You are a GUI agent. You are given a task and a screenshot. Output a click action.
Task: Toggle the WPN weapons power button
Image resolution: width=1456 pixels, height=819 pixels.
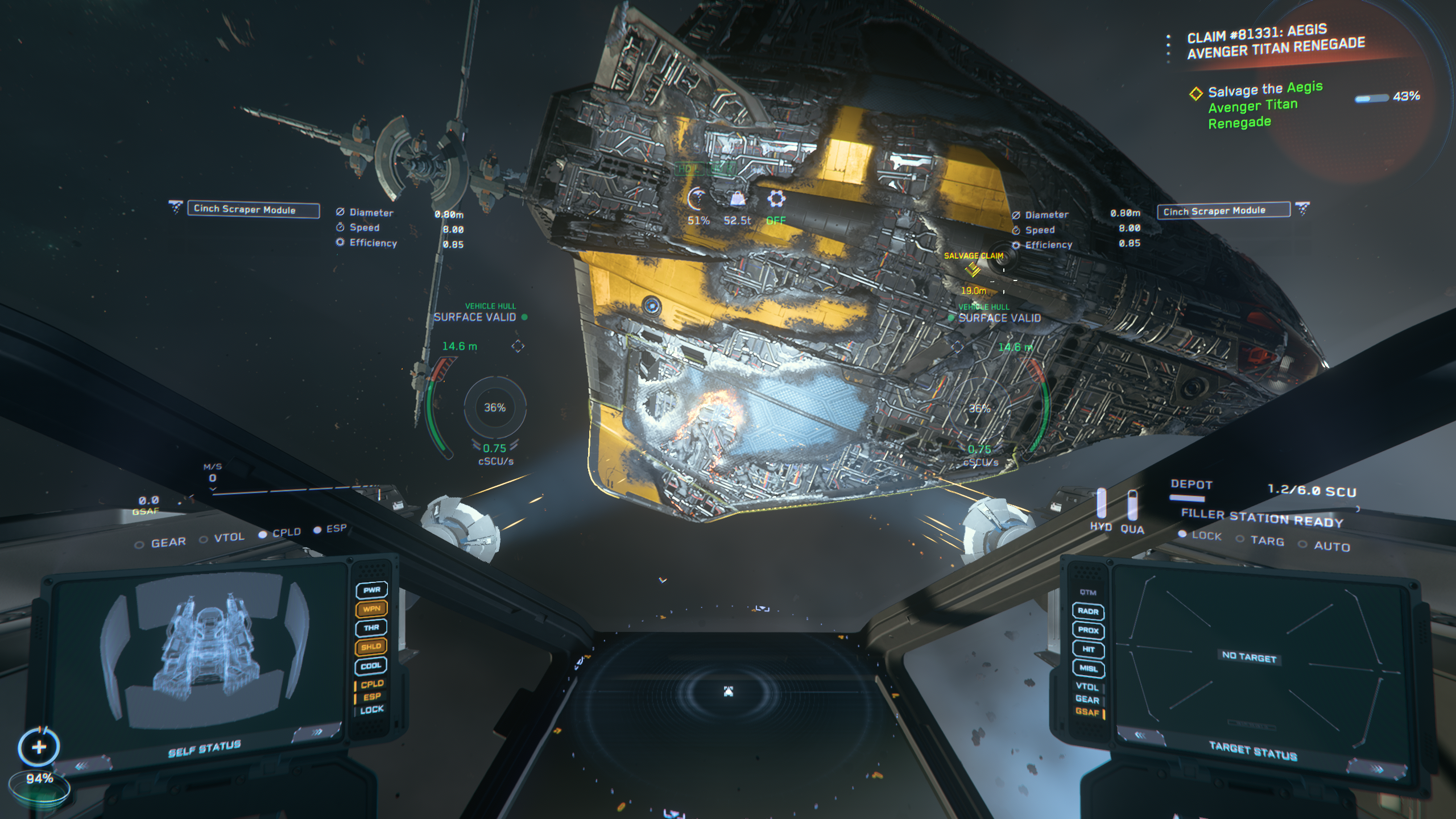point(371,609)
